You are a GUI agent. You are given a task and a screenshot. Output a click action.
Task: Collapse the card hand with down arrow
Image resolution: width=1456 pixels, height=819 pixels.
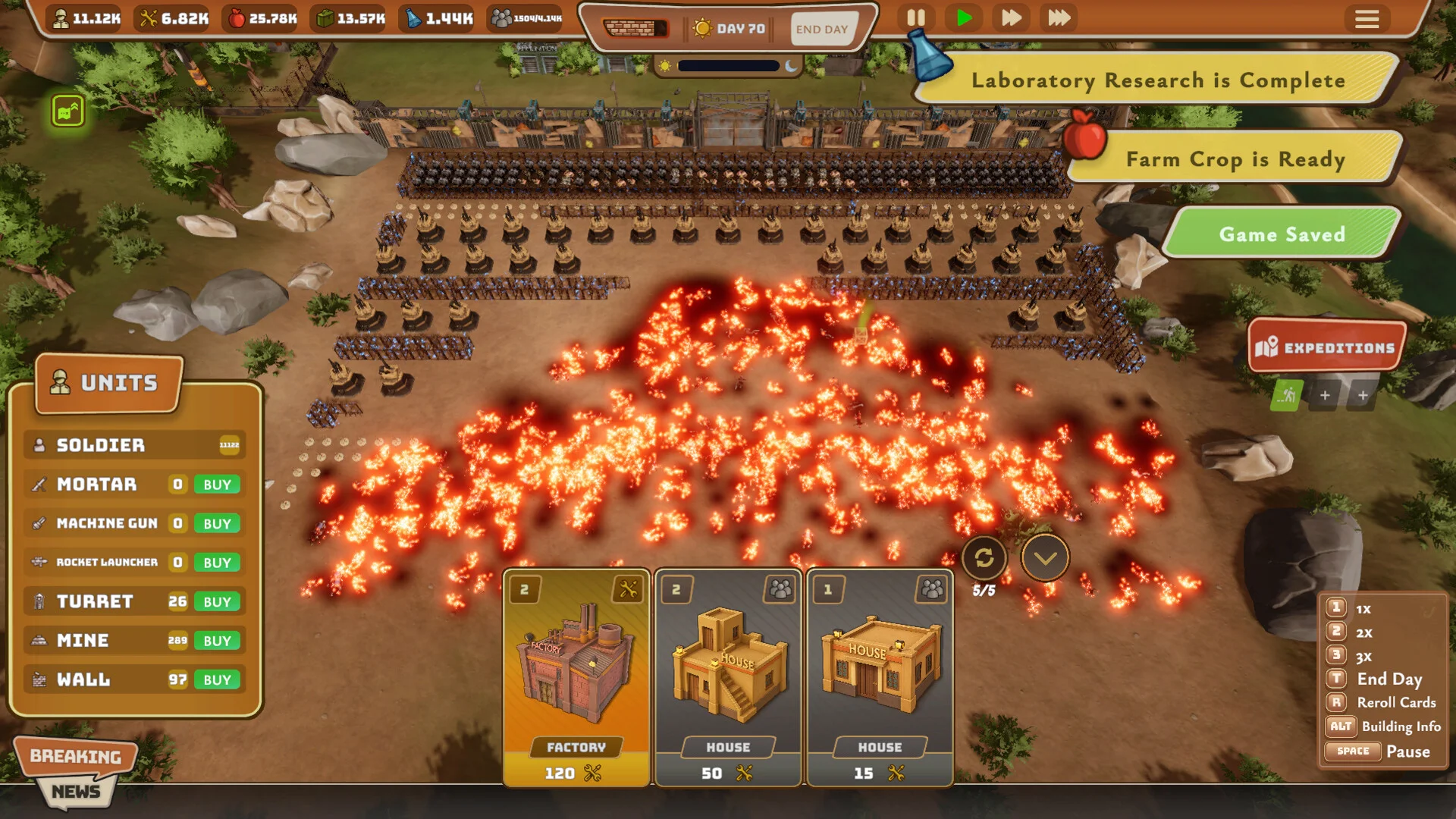[x=1045, y=558]
